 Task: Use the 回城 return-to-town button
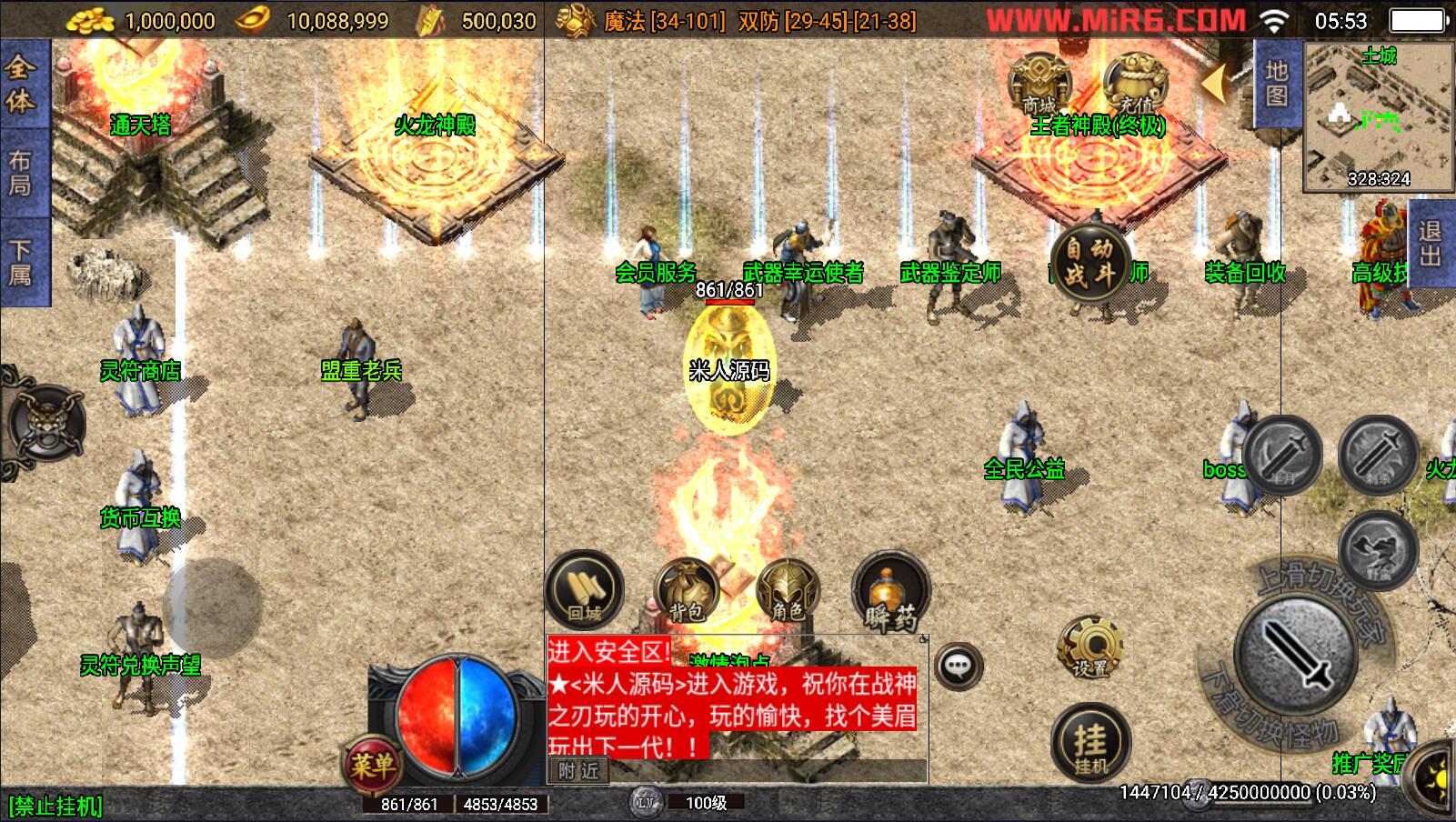point(584,590)
